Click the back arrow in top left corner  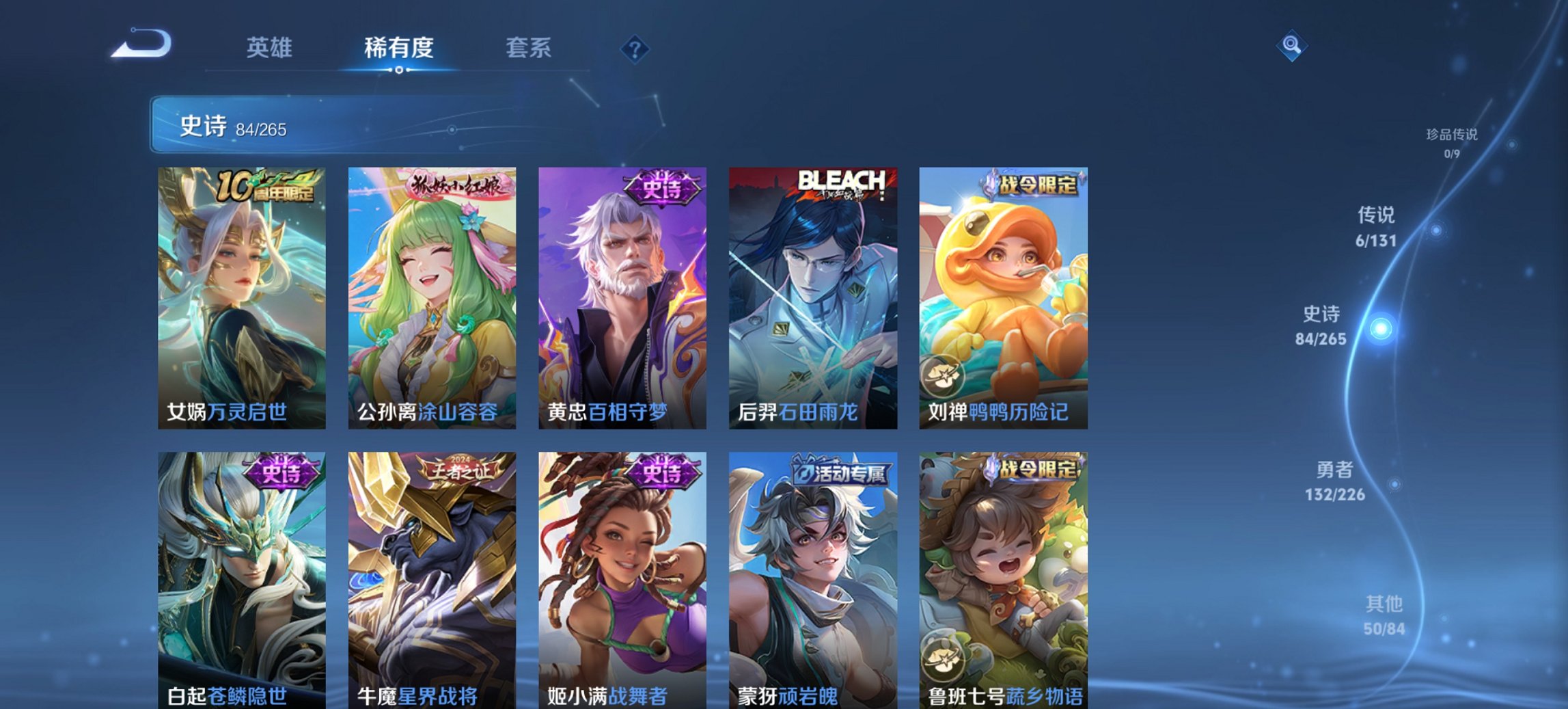click(x=143, y=48)
